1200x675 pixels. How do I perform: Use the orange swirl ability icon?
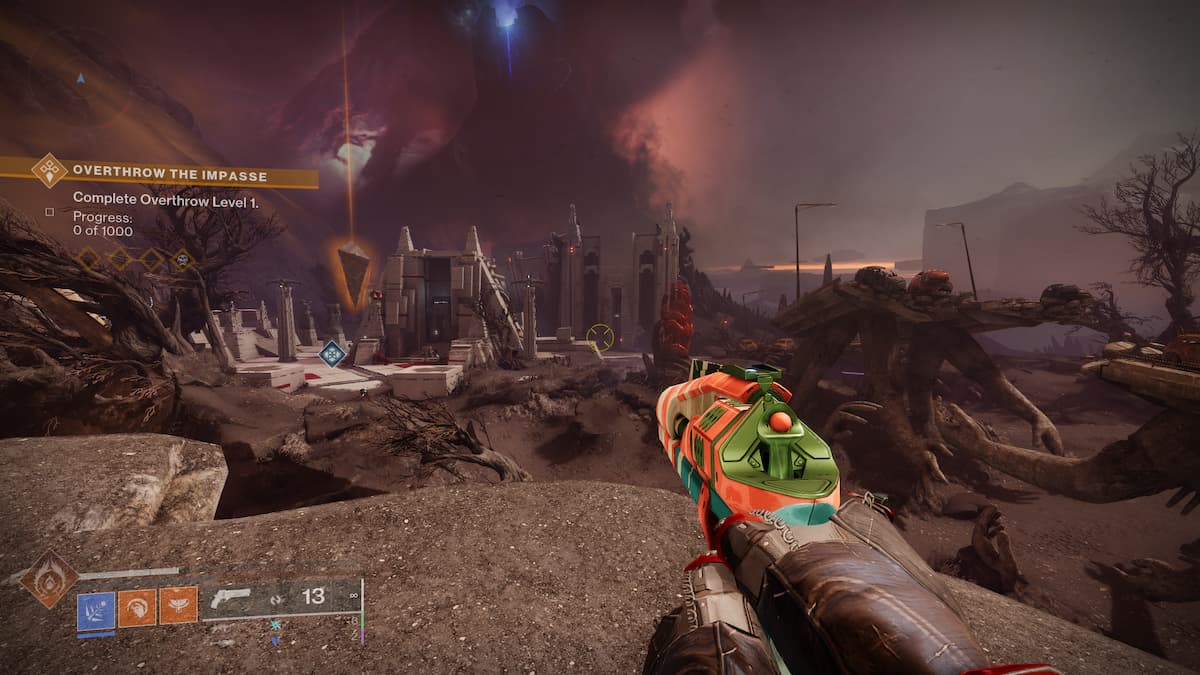coord(137,606)
